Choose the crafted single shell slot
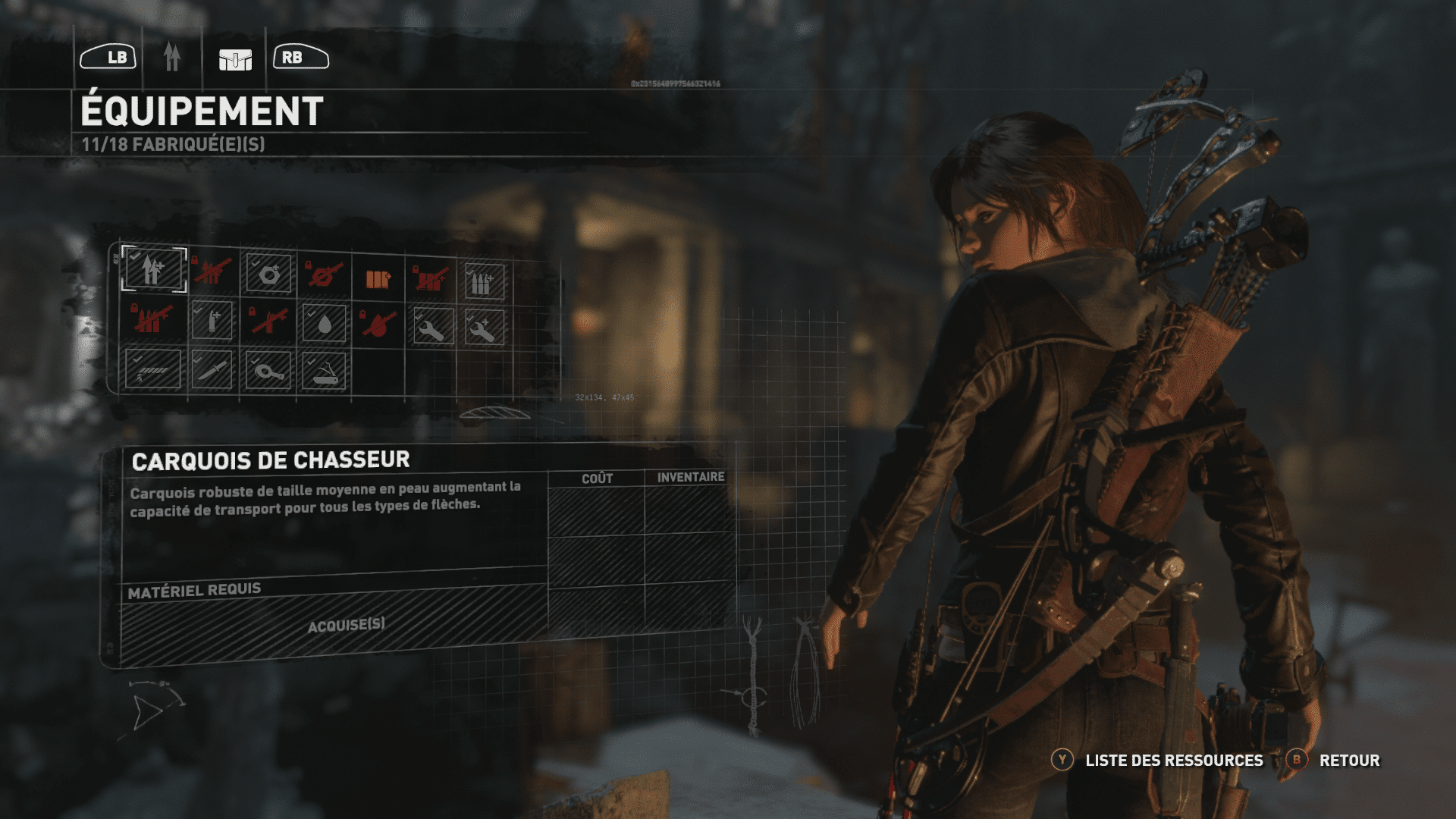This screenshot has width=1456, height=819. coord(212,321)
